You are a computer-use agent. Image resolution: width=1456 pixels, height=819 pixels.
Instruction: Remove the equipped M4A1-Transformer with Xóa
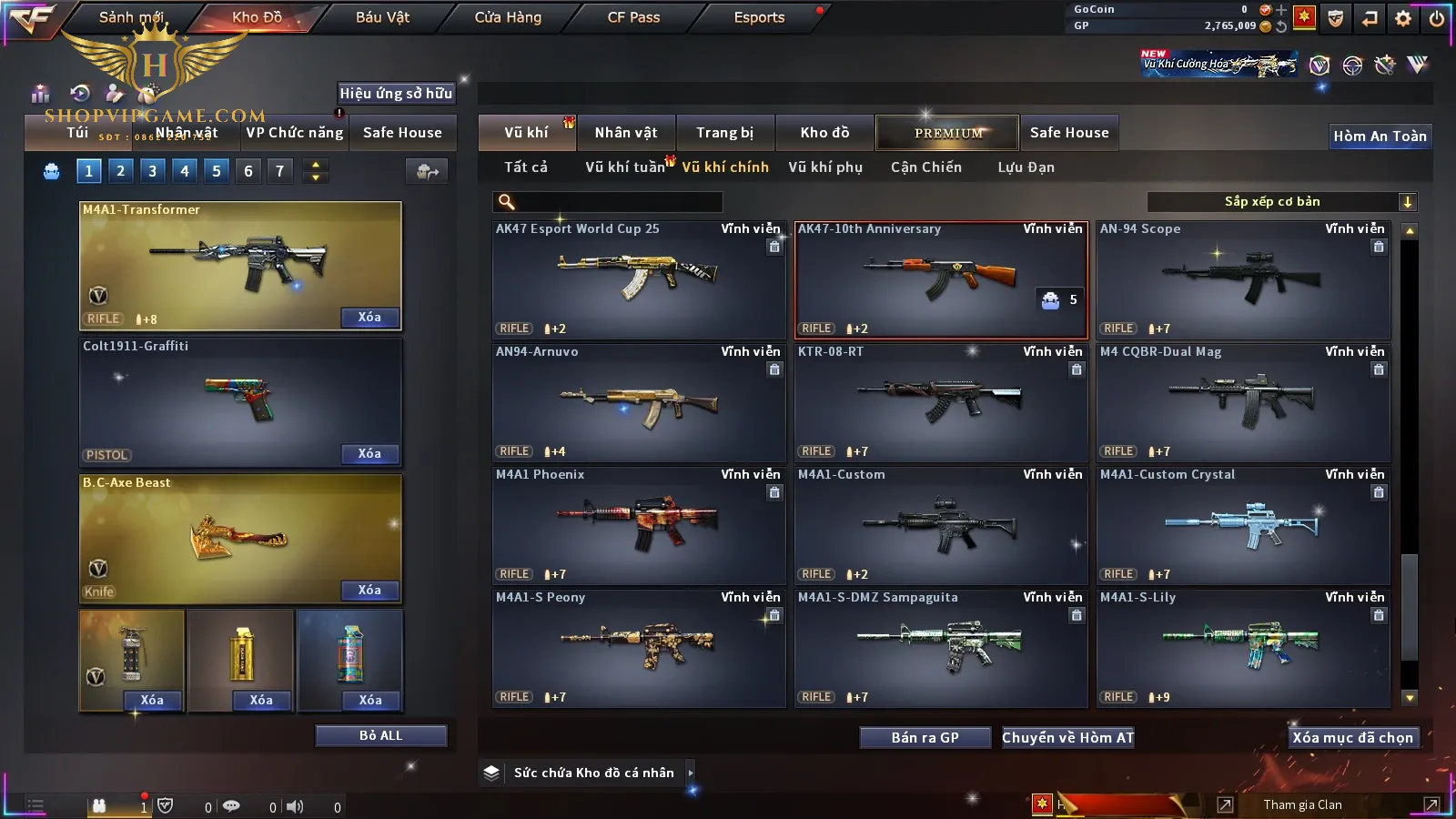pyautogui.click(x=369, y=318)
